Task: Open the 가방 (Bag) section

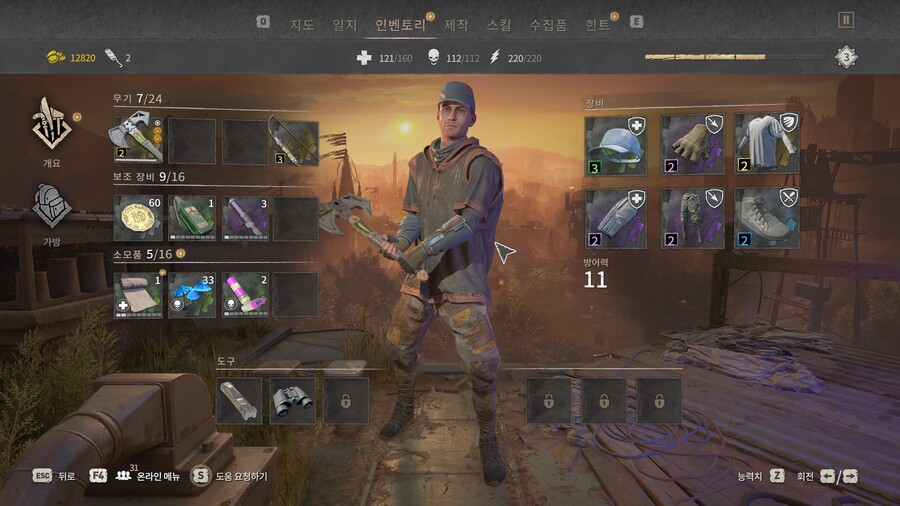Action: 51,210
